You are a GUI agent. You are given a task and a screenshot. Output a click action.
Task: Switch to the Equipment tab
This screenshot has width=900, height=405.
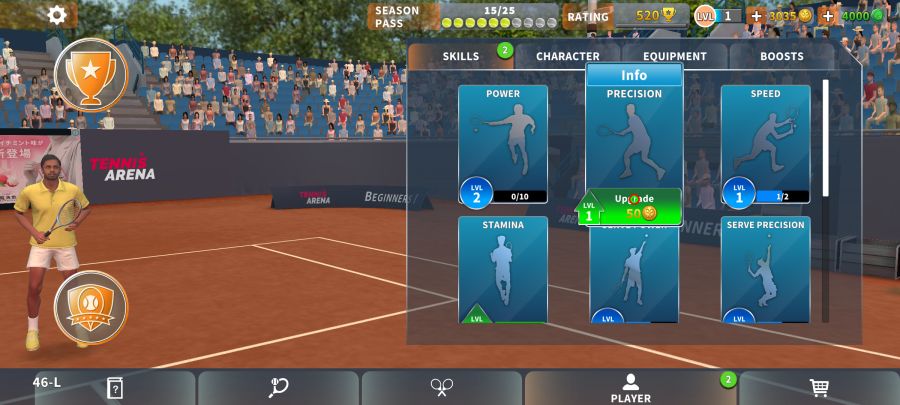click(675, 57)
